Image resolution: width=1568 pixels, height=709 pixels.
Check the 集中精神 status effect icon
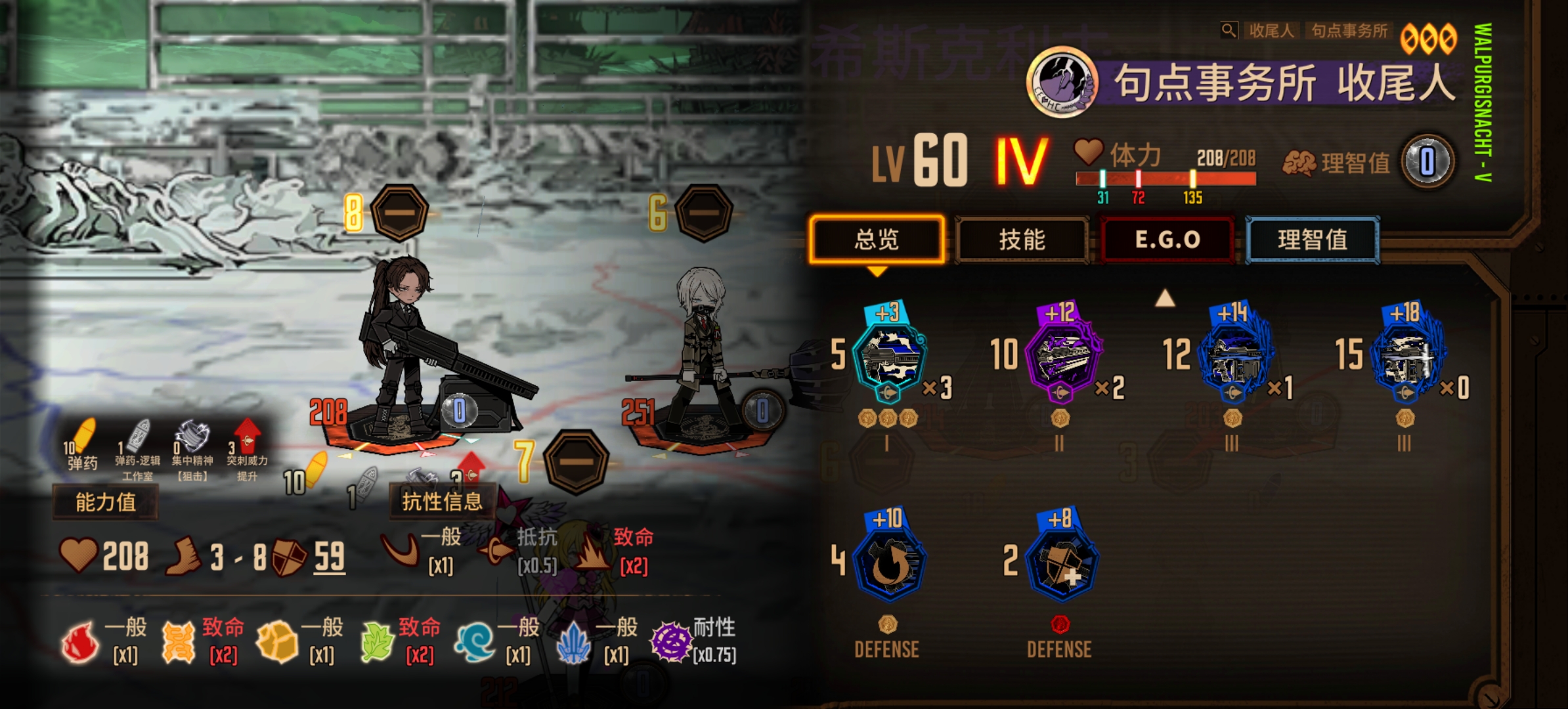click(192, 437)
